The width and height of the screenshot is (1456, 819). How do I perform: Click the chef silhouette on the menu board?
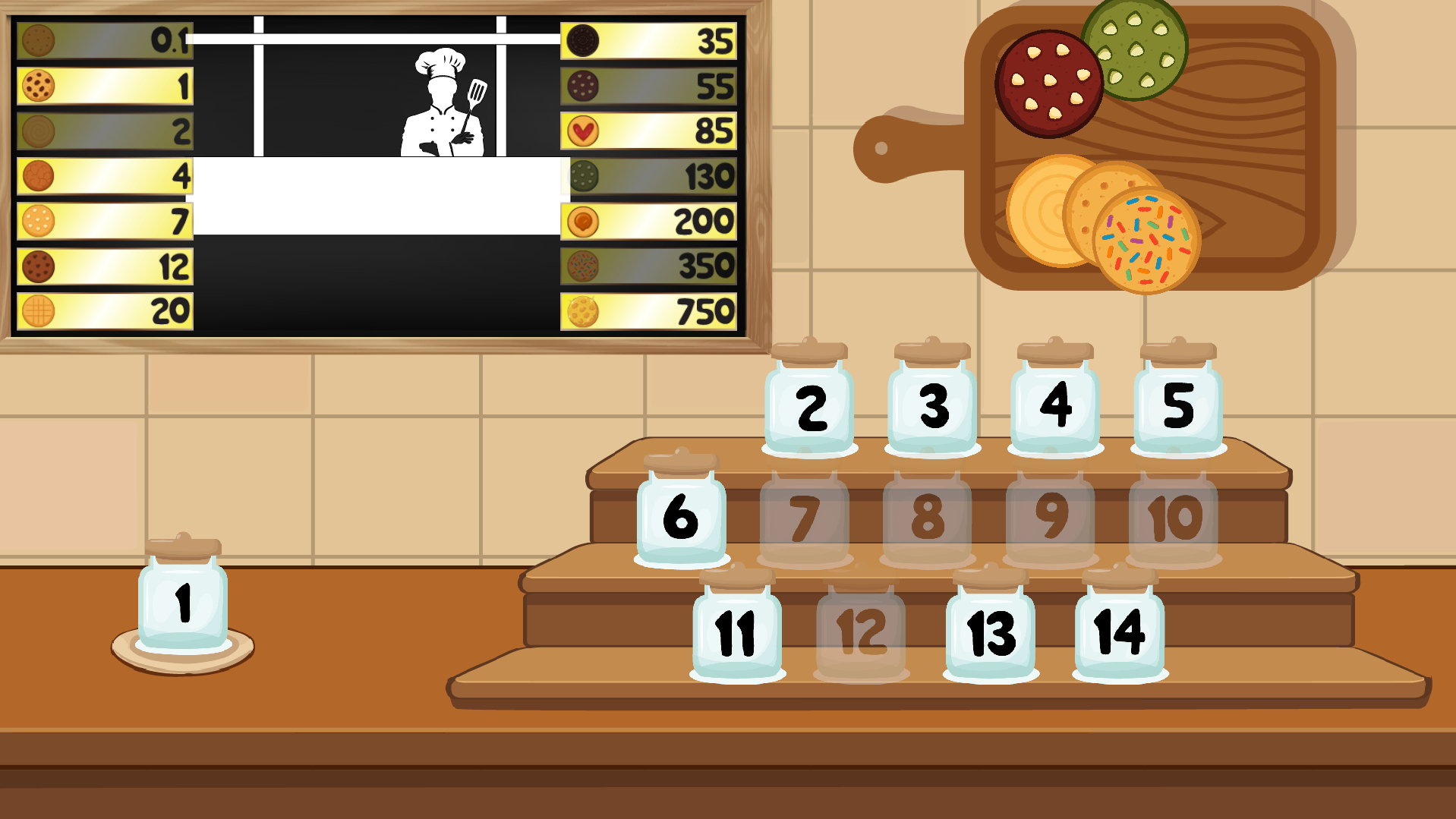(x=441, y=99)
